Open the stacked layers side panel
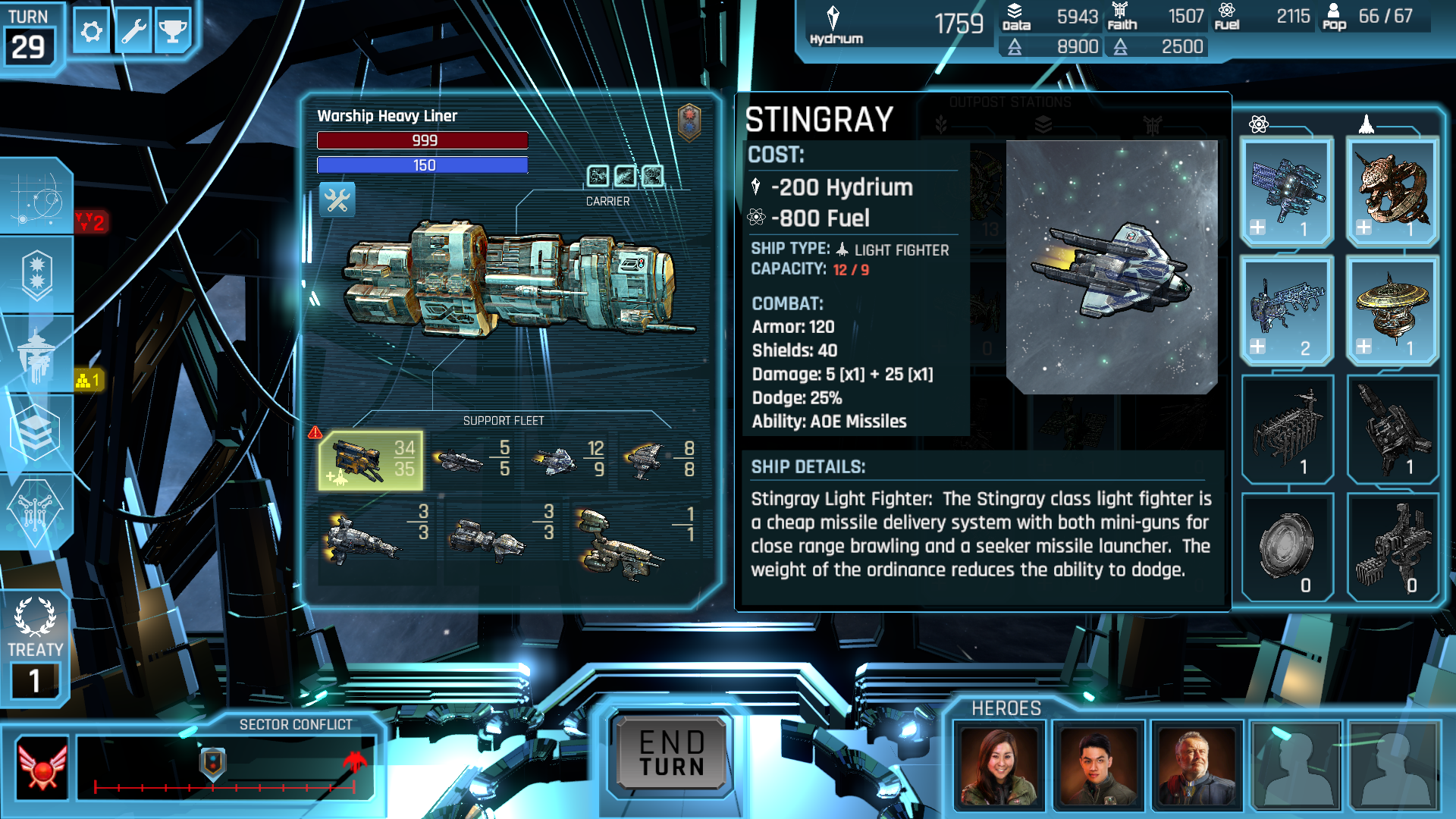Image resolution: width=1456 pixels, height=819 pixels. 35,431
